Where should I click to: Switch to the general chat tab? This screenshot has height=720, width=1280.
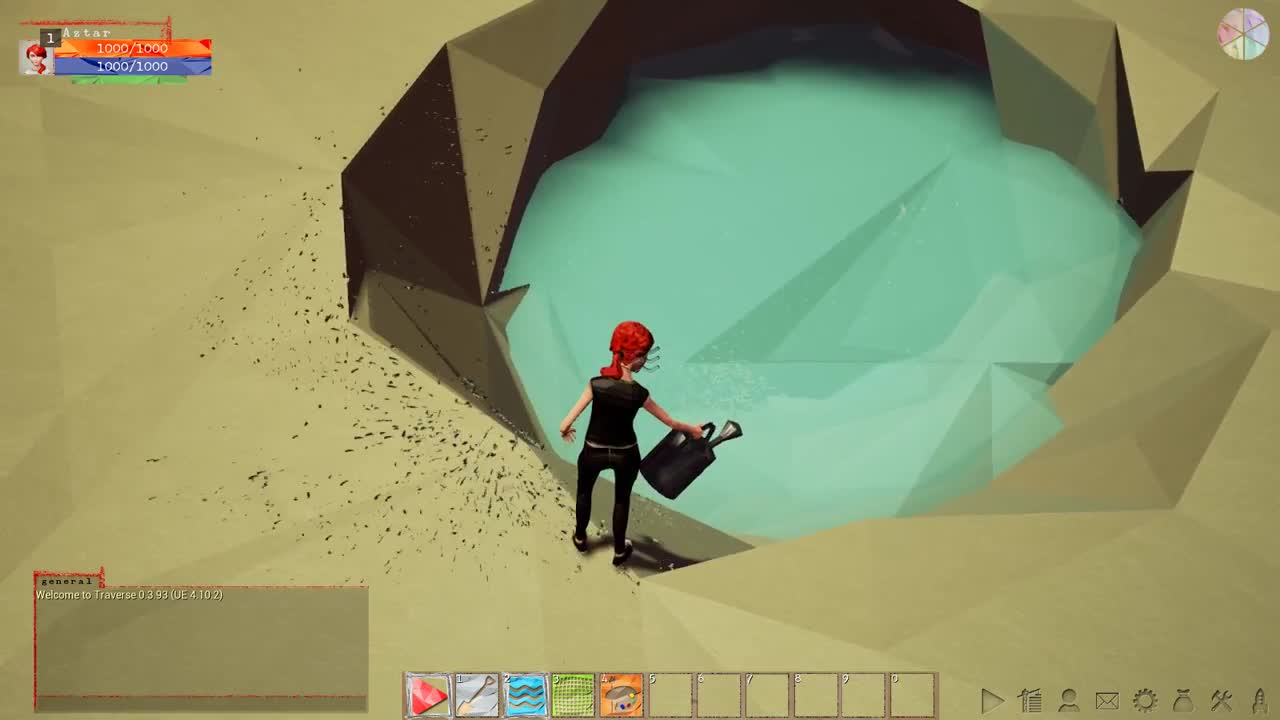click(x=65, y=581)
